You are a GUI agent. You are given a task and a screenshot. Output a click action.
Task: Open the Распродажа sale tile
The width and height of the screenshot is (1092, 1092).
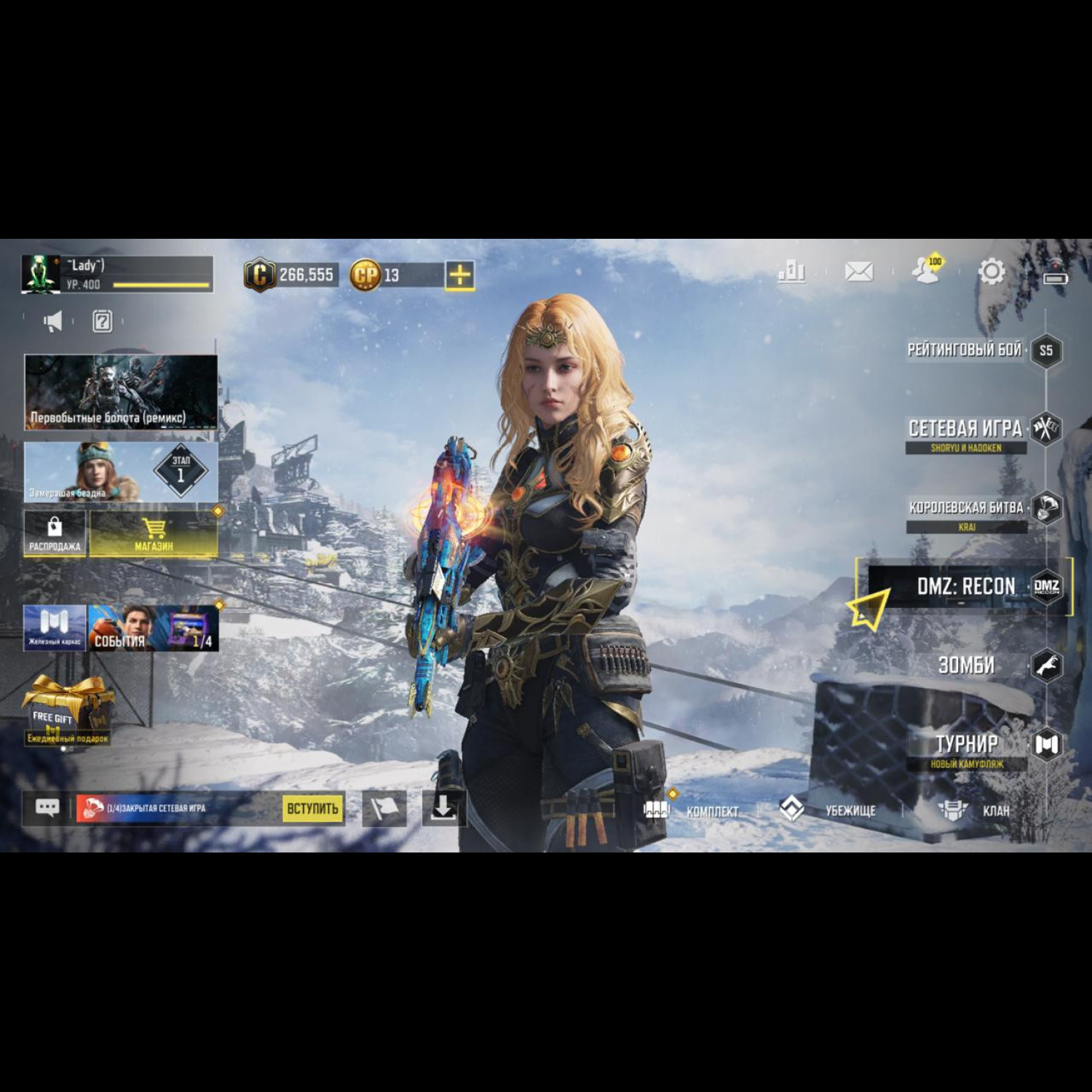55,534
